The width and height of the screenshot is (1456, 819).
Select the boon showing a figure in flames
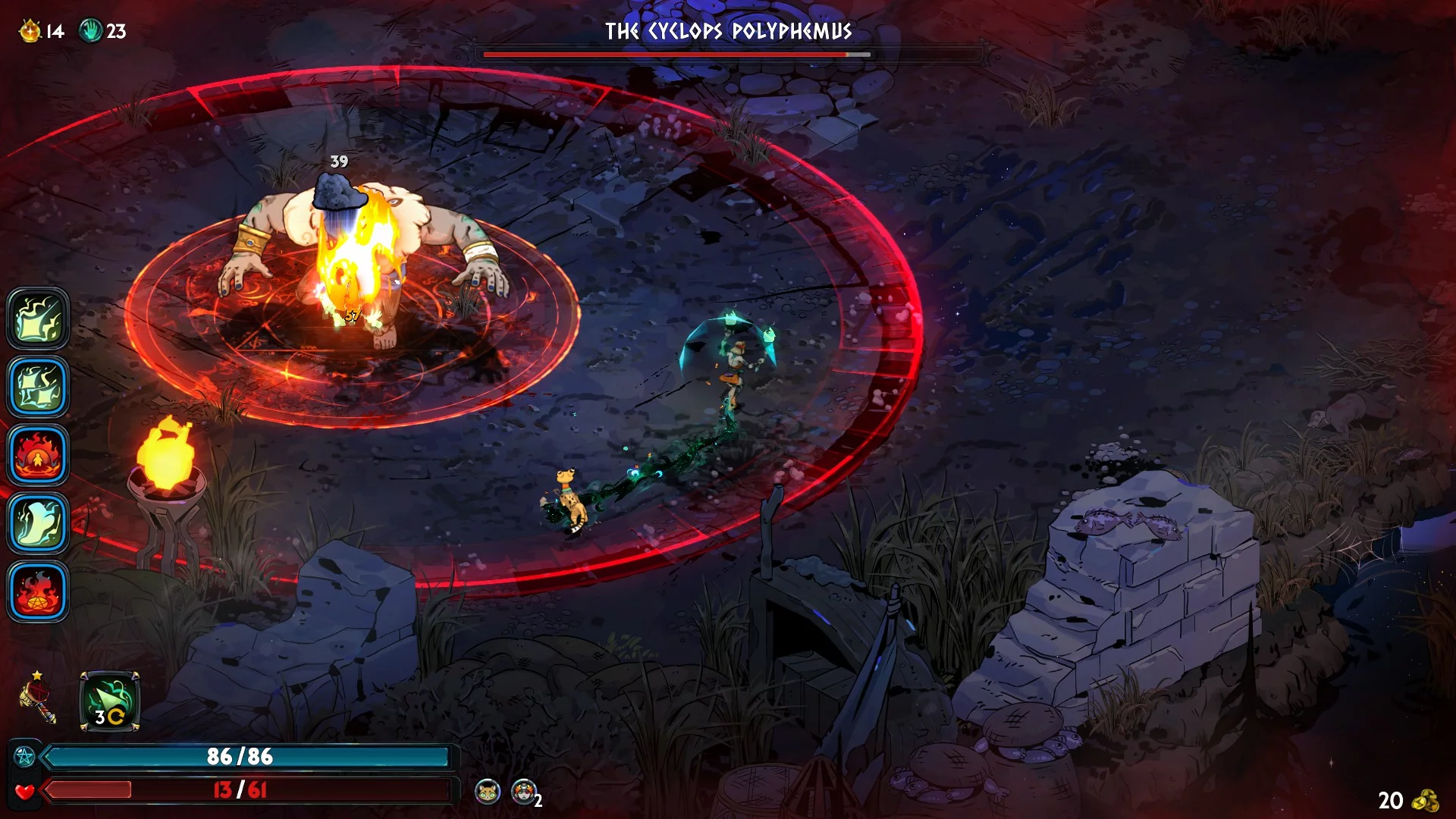(x=38, y=455)
